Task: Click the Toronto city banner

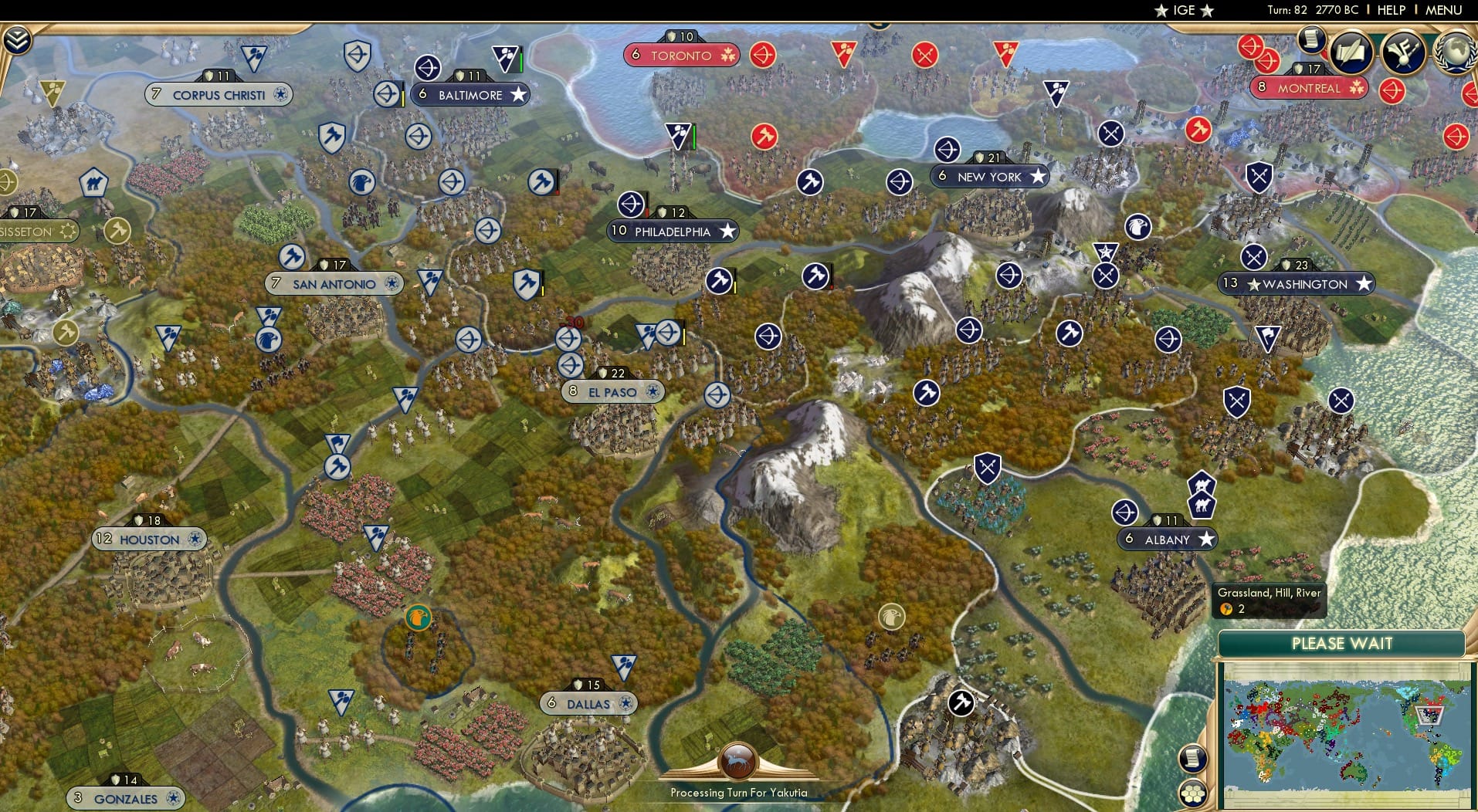Action: pyautogui.click(x=682, y=55)
